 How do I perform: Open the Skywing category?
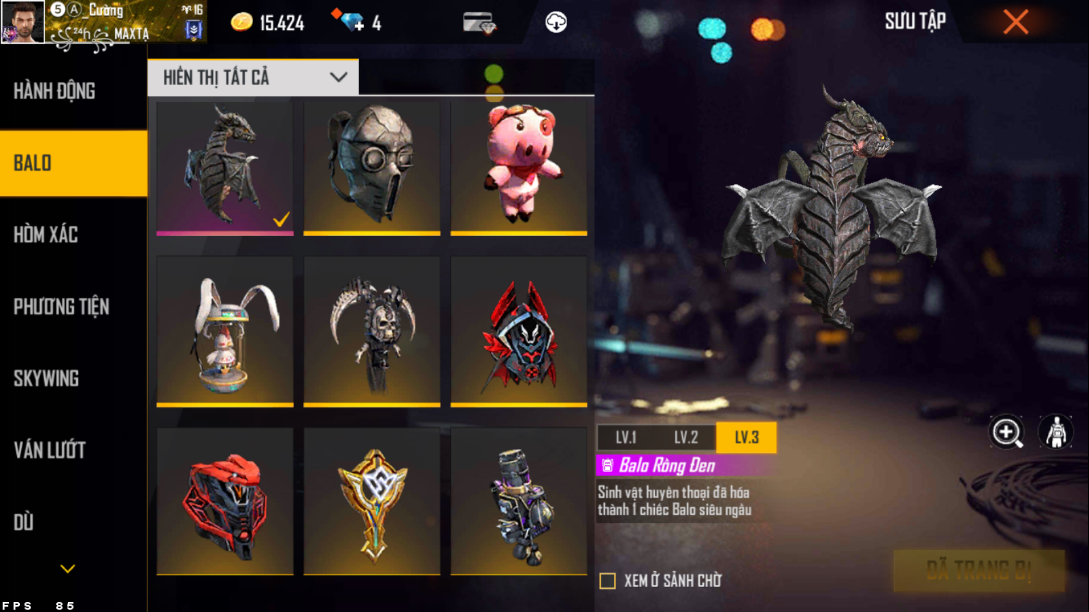pos(46,379)
